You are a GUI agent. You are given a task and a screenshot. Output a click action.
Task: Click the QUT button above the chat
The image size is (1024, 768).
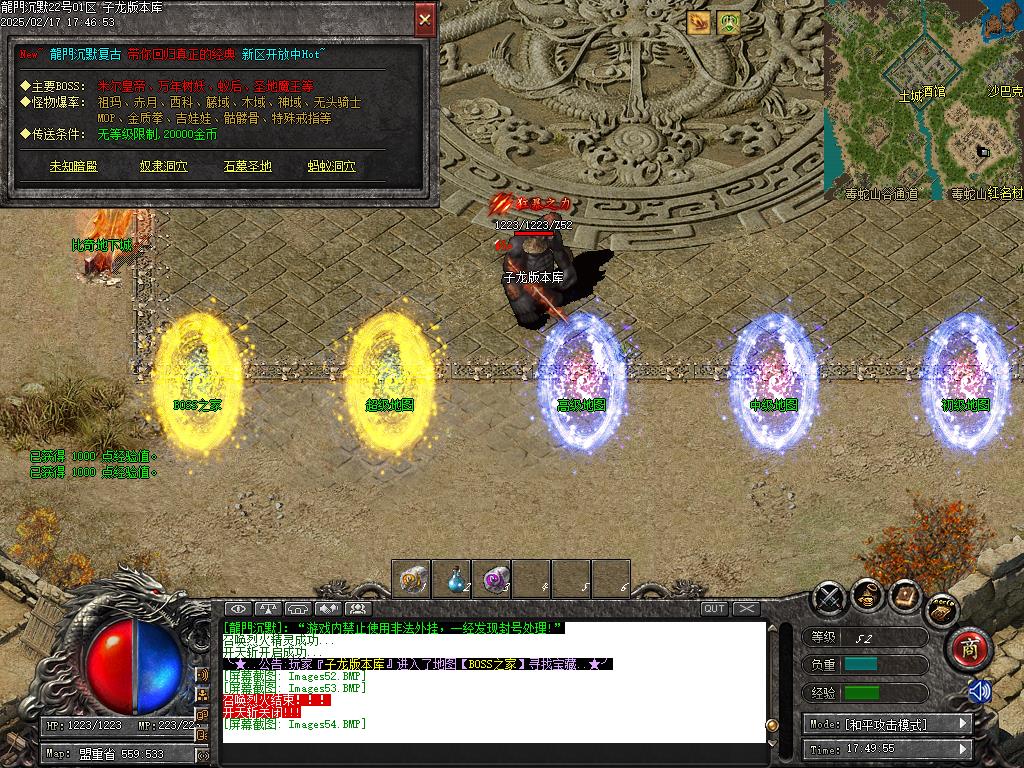coord(714,608)
